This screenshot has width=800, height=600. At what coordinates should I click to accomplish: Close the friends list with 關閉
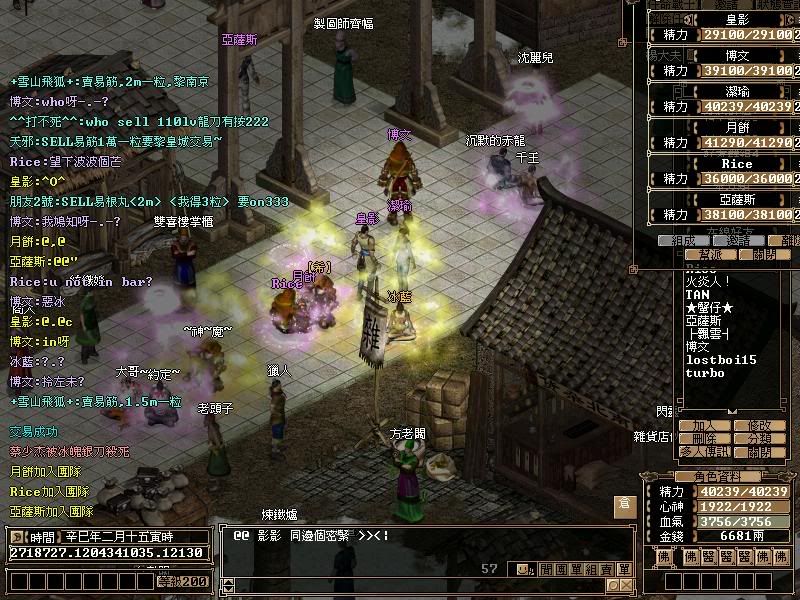(x=759, y=452)
